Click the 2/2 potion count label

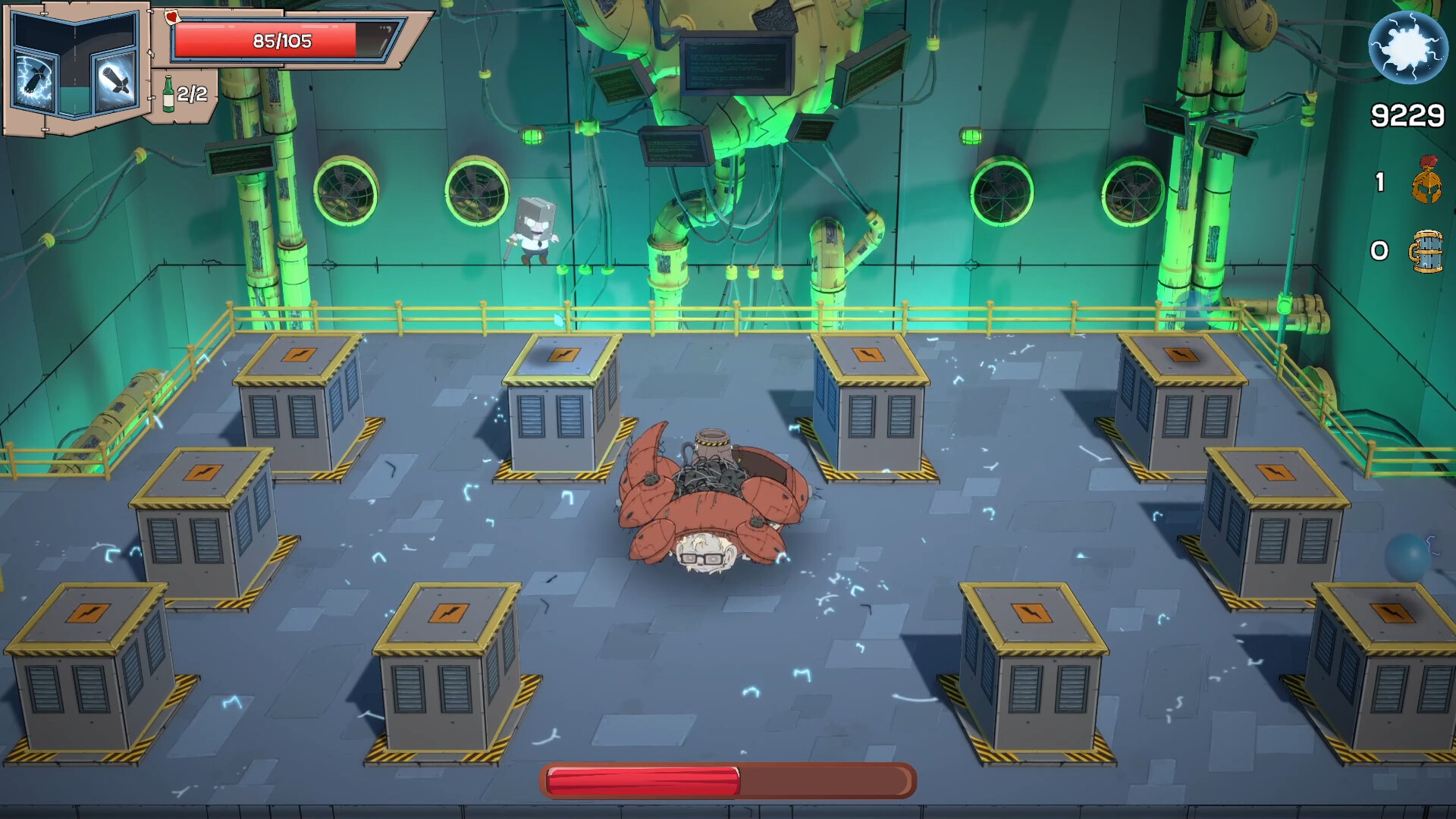click(192, 93)
